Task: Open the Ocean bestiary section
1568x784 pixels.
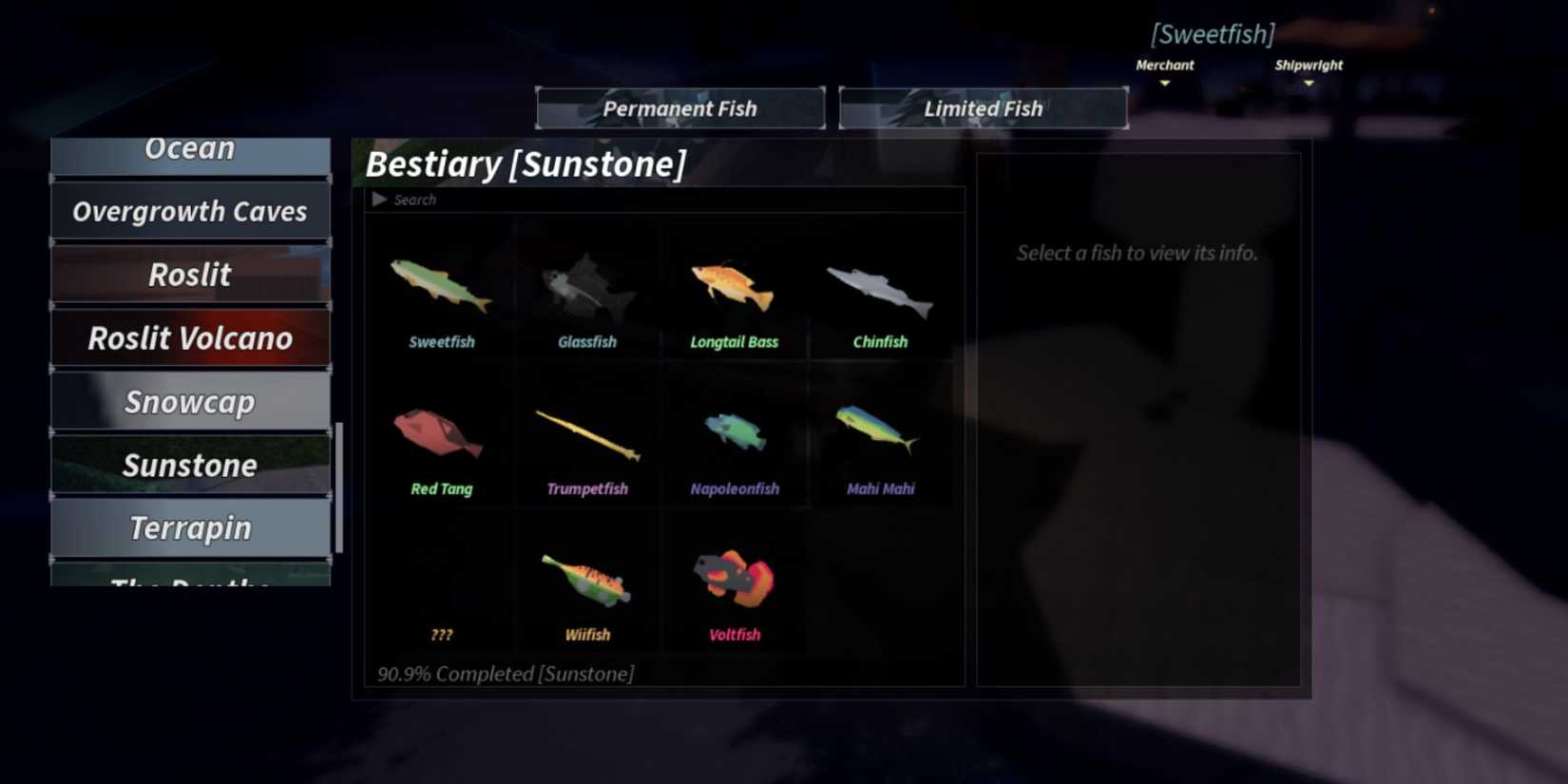Action: (190, 148)
